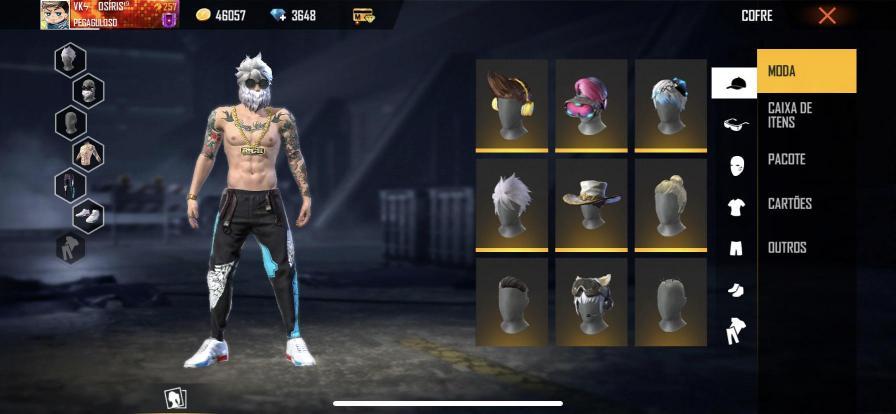Select the Pacote tab
The height and width of the screenshot is (414, 896).
[806, 159]
